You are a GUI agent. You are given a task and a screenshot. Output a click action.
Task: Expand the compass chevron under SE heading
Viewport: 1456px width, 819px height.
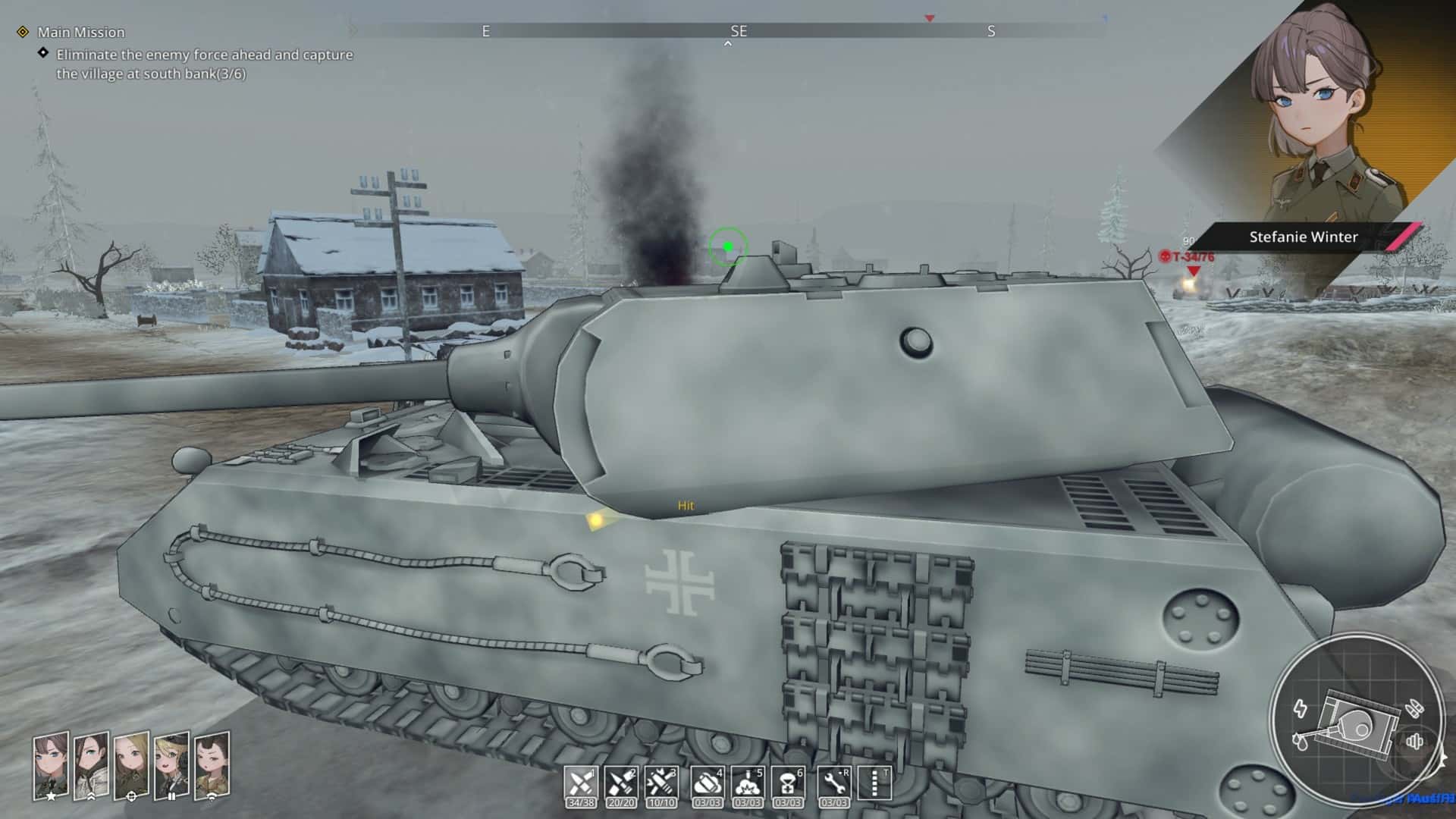coord(729,44)
